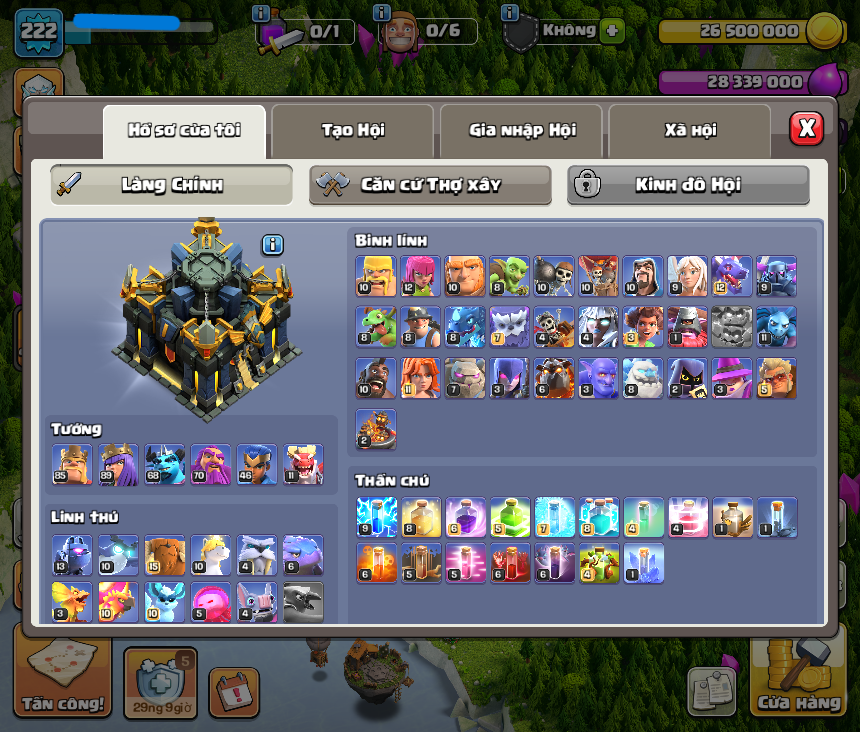Click the info icon beside the Town Hall
Viewport: 860px width, 732px height.
pos(273,245)
